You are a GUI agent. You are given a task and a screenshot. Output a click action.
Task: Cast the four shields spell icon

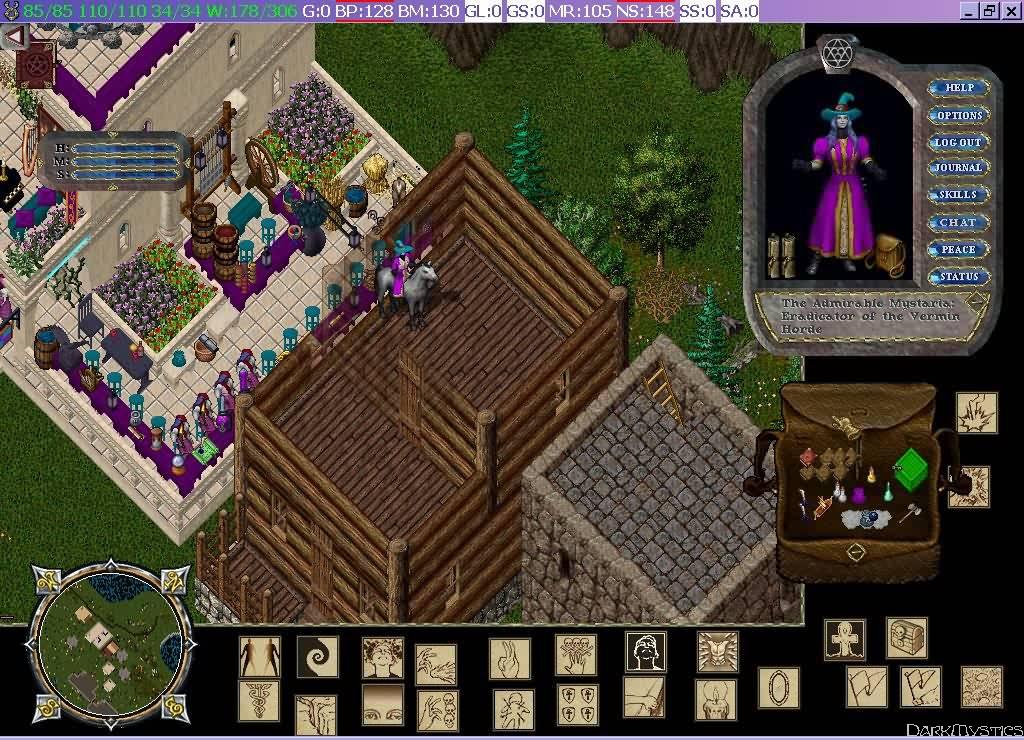pos(577,704)
